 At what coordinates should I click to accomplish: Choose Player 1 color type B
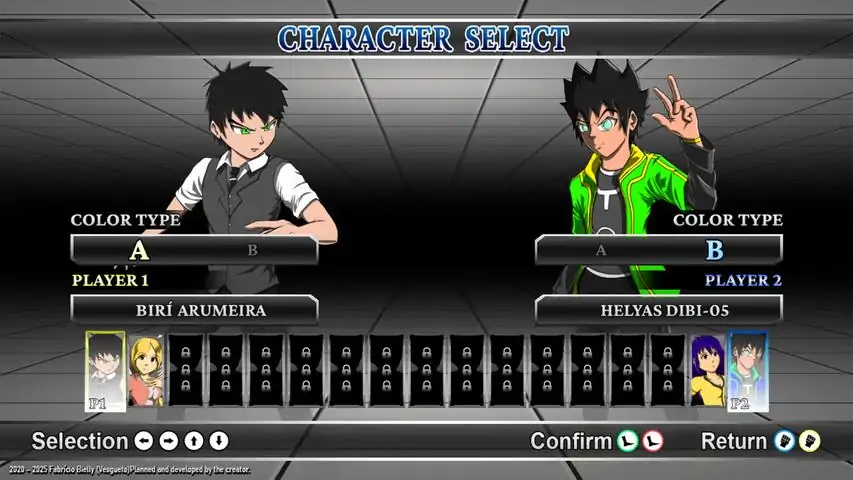[252, 250]
